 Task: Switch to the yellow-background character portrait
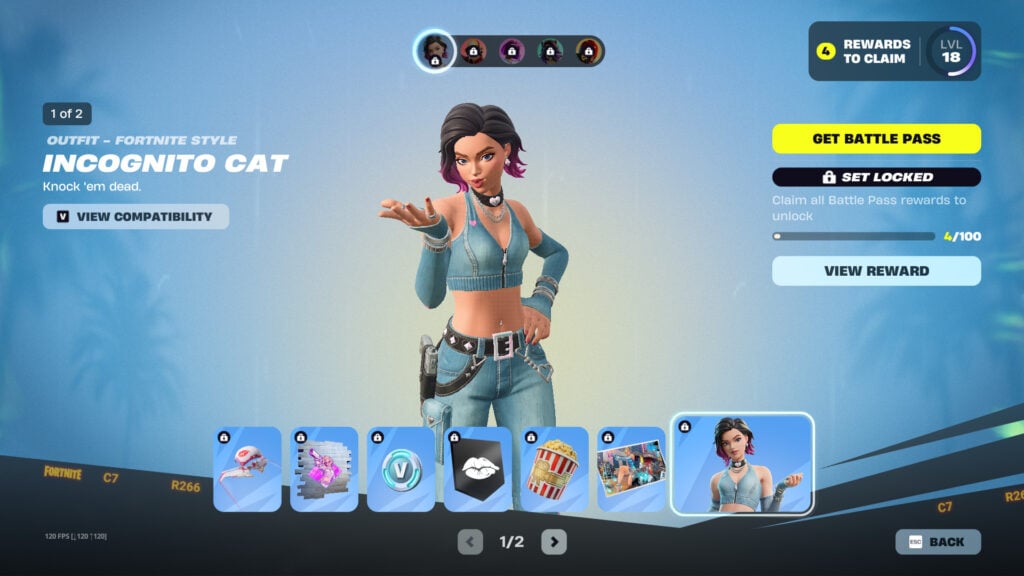click(588, 51)
